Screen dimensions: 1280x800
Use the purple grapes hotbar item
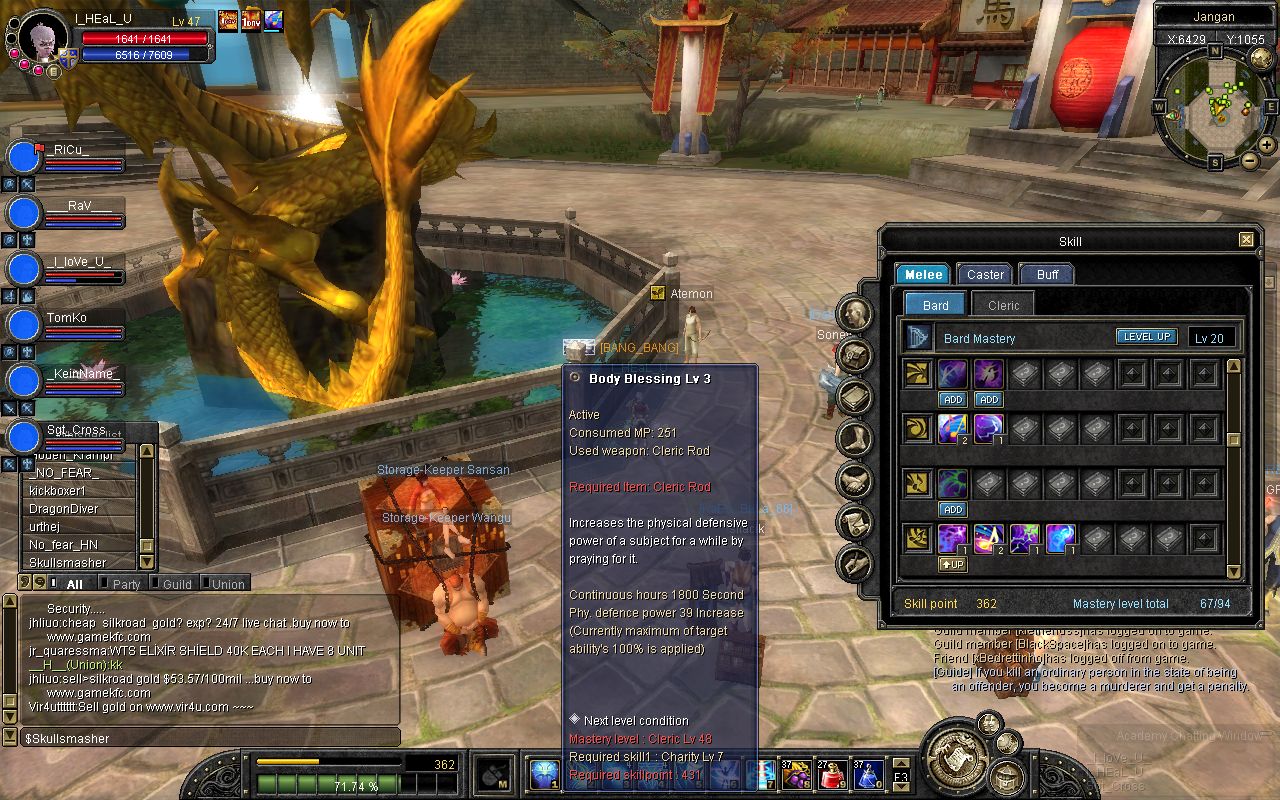797,774
